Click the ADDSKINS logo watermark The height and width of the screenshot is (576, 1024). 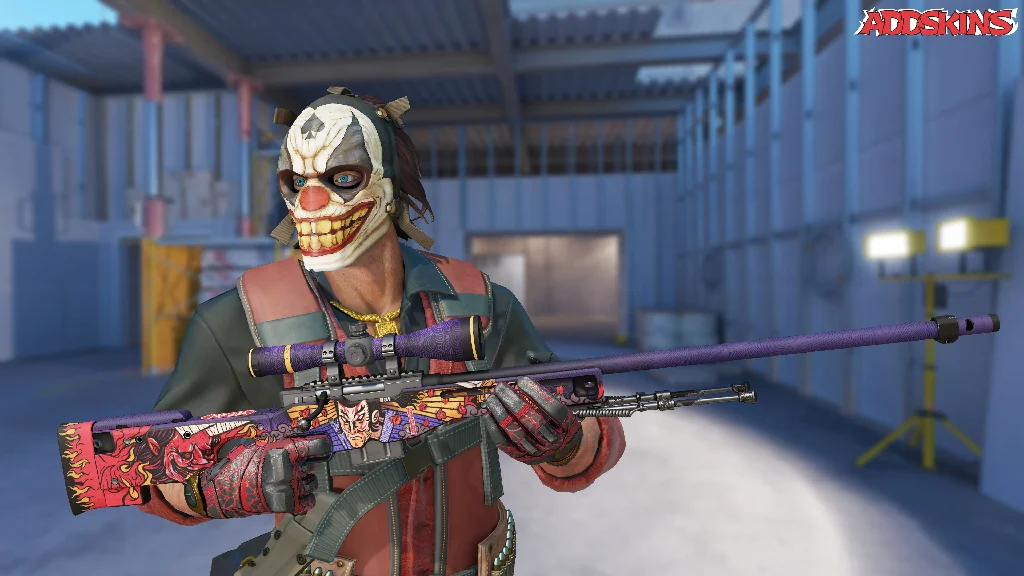[936, 23]
